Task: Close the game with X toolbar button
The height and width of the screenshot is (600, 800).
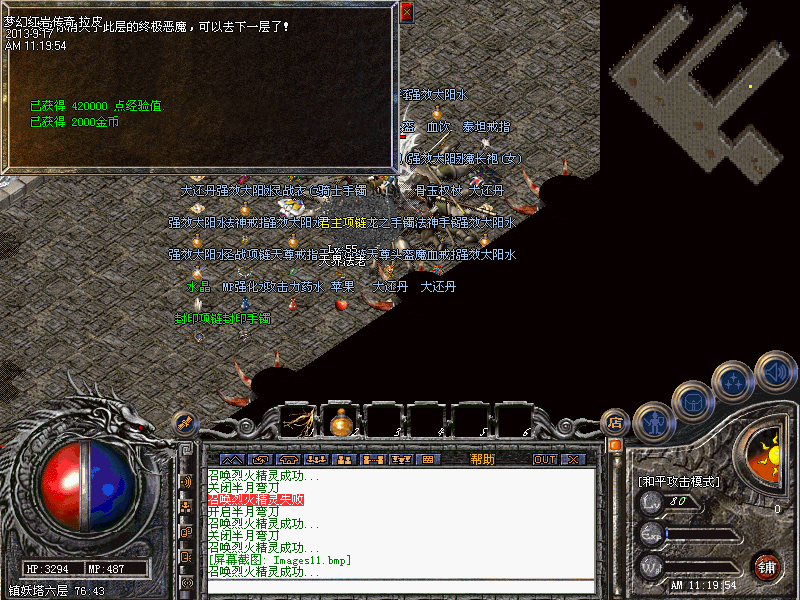Action: click(x=573, y=459)
